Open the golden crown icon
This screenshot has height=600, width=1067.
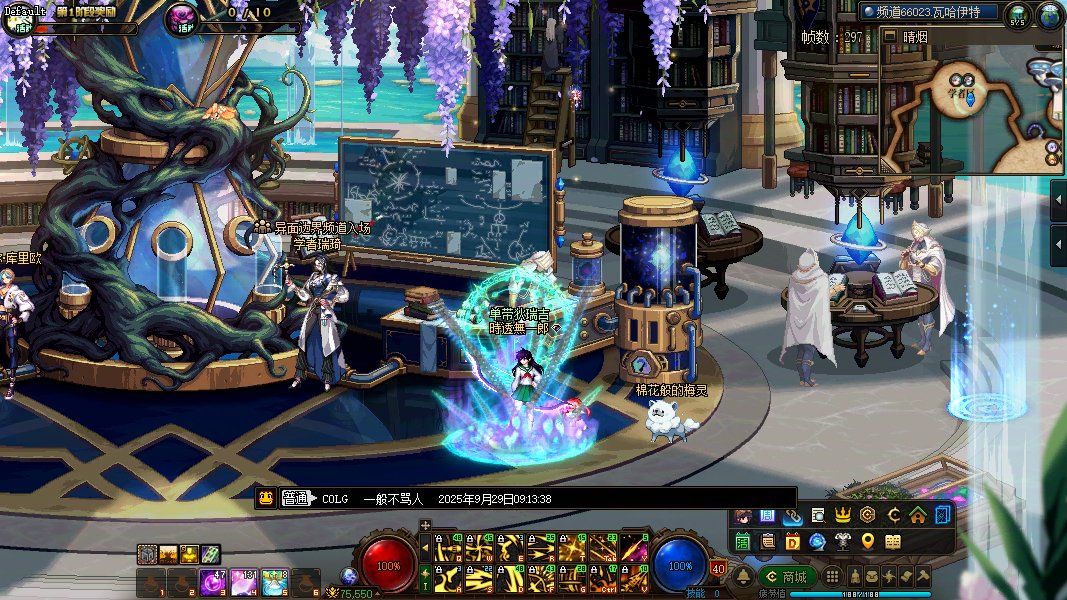[842, 516]
